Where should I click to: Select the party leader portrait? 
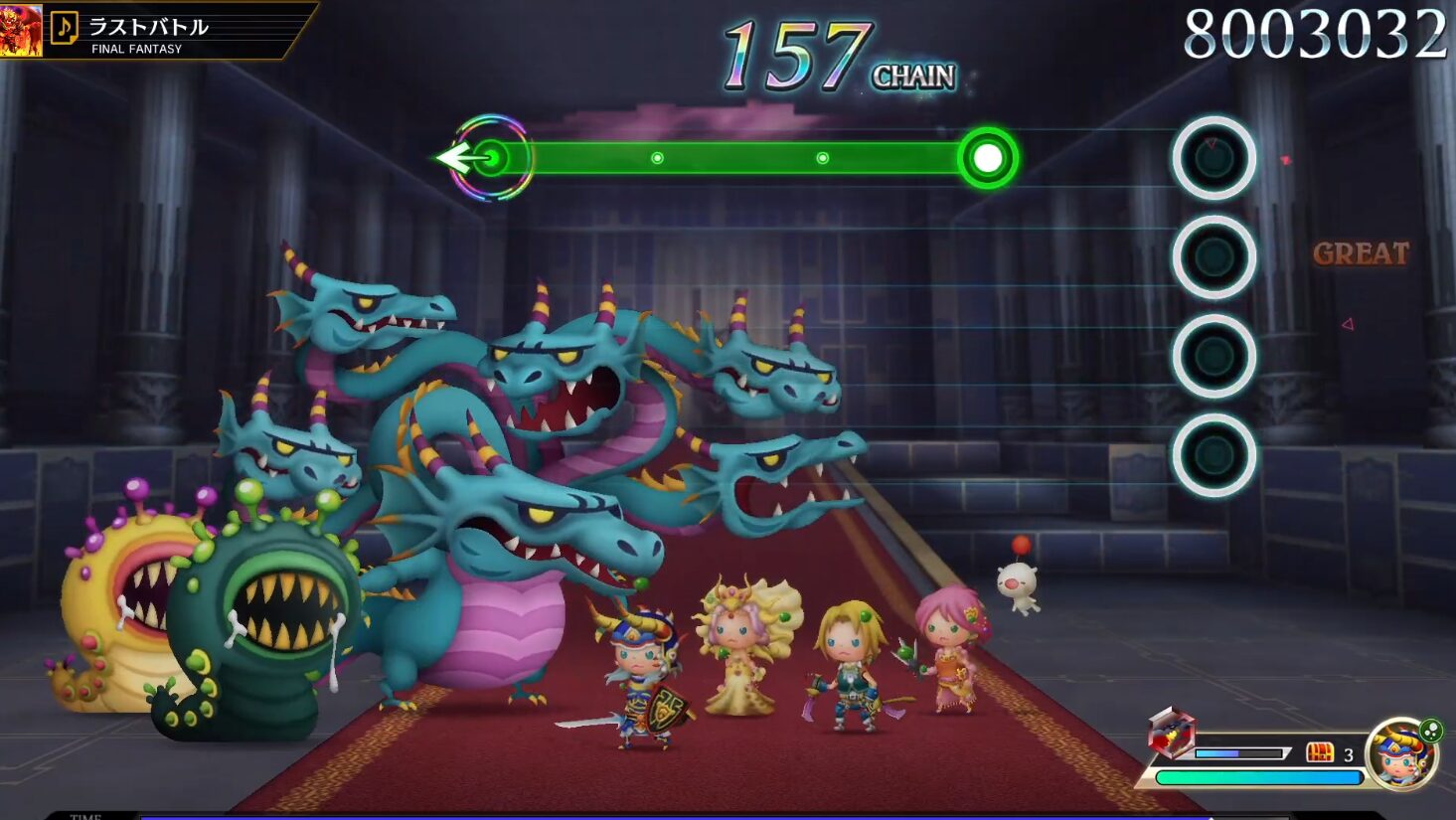1400,754
